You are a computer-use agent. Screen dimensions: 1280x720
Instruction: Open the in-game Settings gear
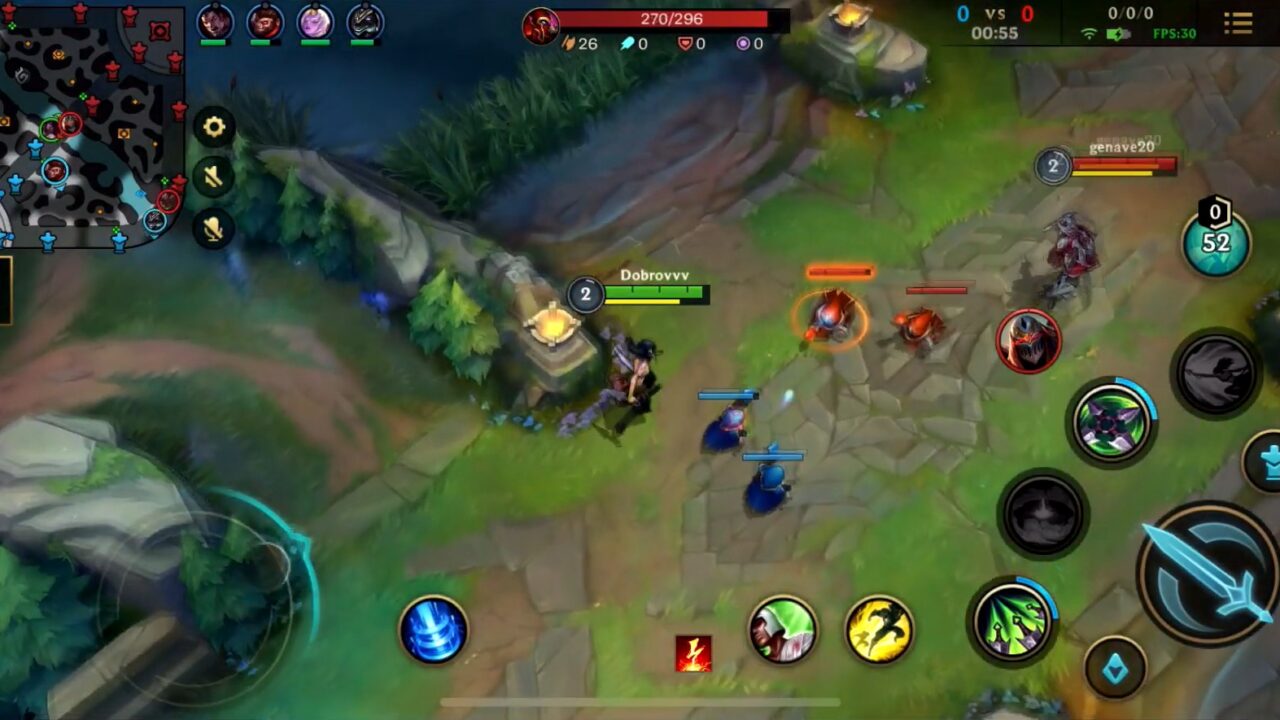pyautogui.click(x=213, y=128)
